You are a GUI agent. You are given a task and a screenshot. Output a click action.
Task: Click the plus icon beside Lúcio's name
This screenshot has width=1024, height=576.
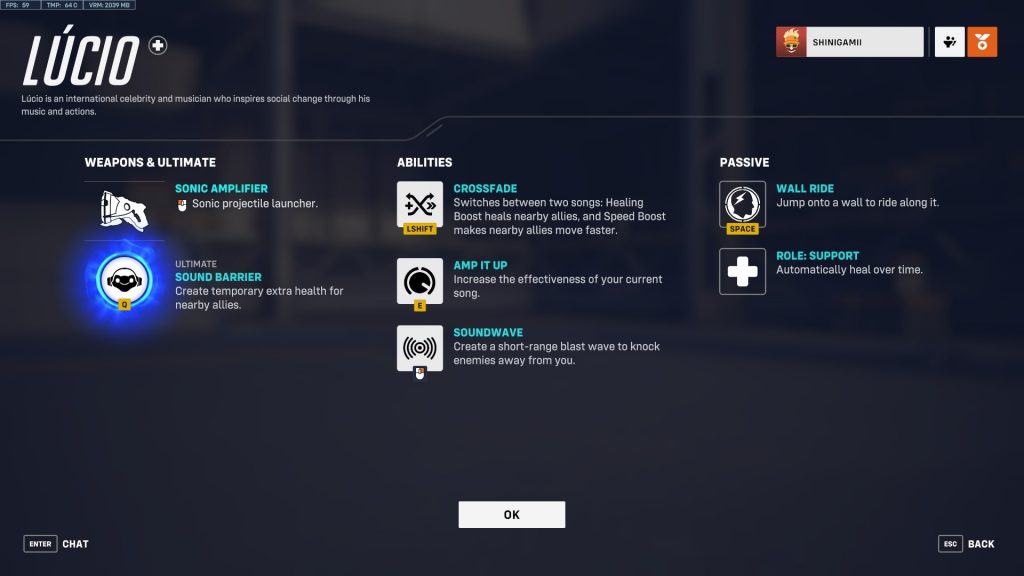(x=158, y=45)
